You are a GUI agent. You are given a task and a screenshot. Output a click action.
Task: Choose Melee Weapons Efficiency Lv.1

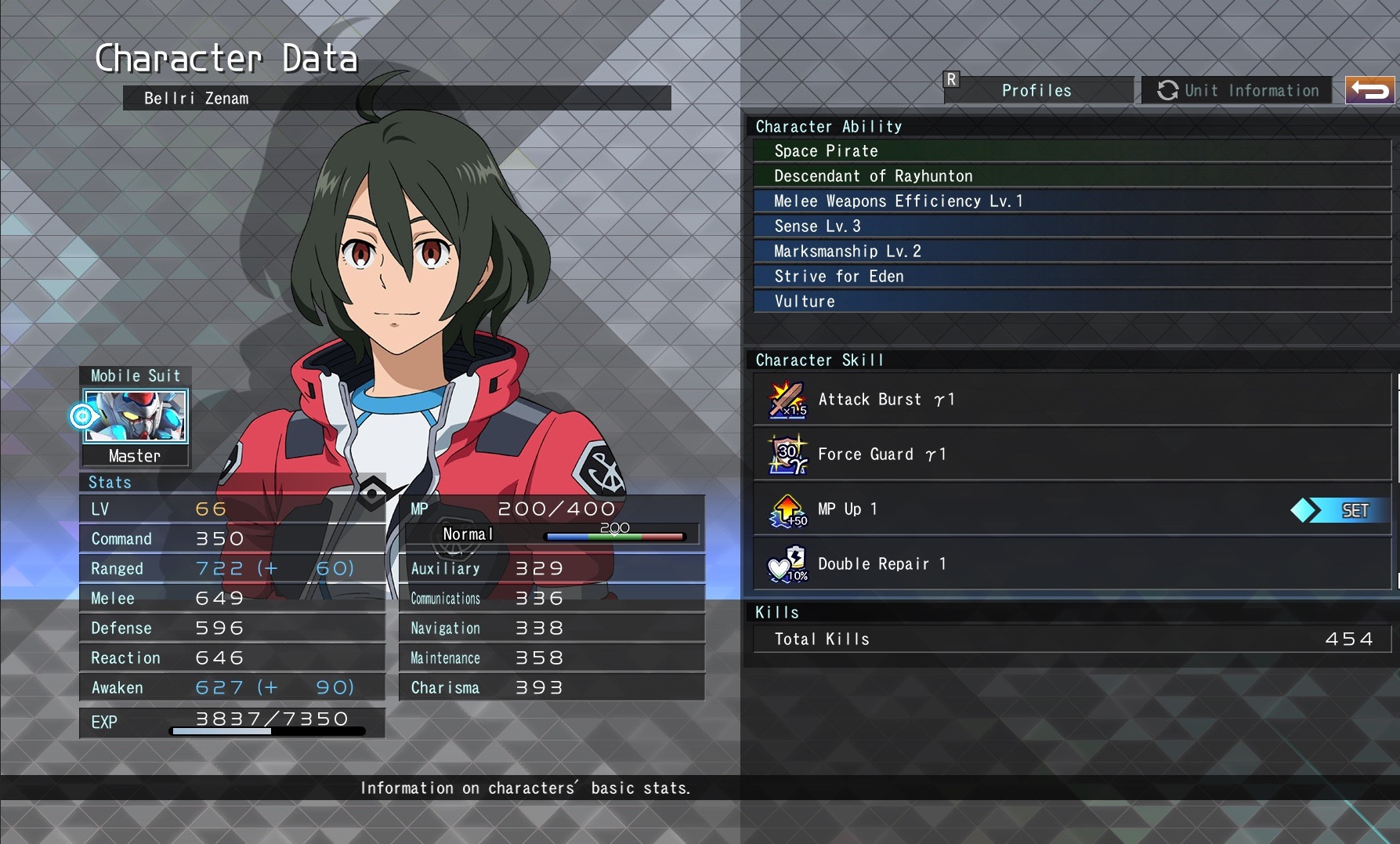click(1072, 201)
